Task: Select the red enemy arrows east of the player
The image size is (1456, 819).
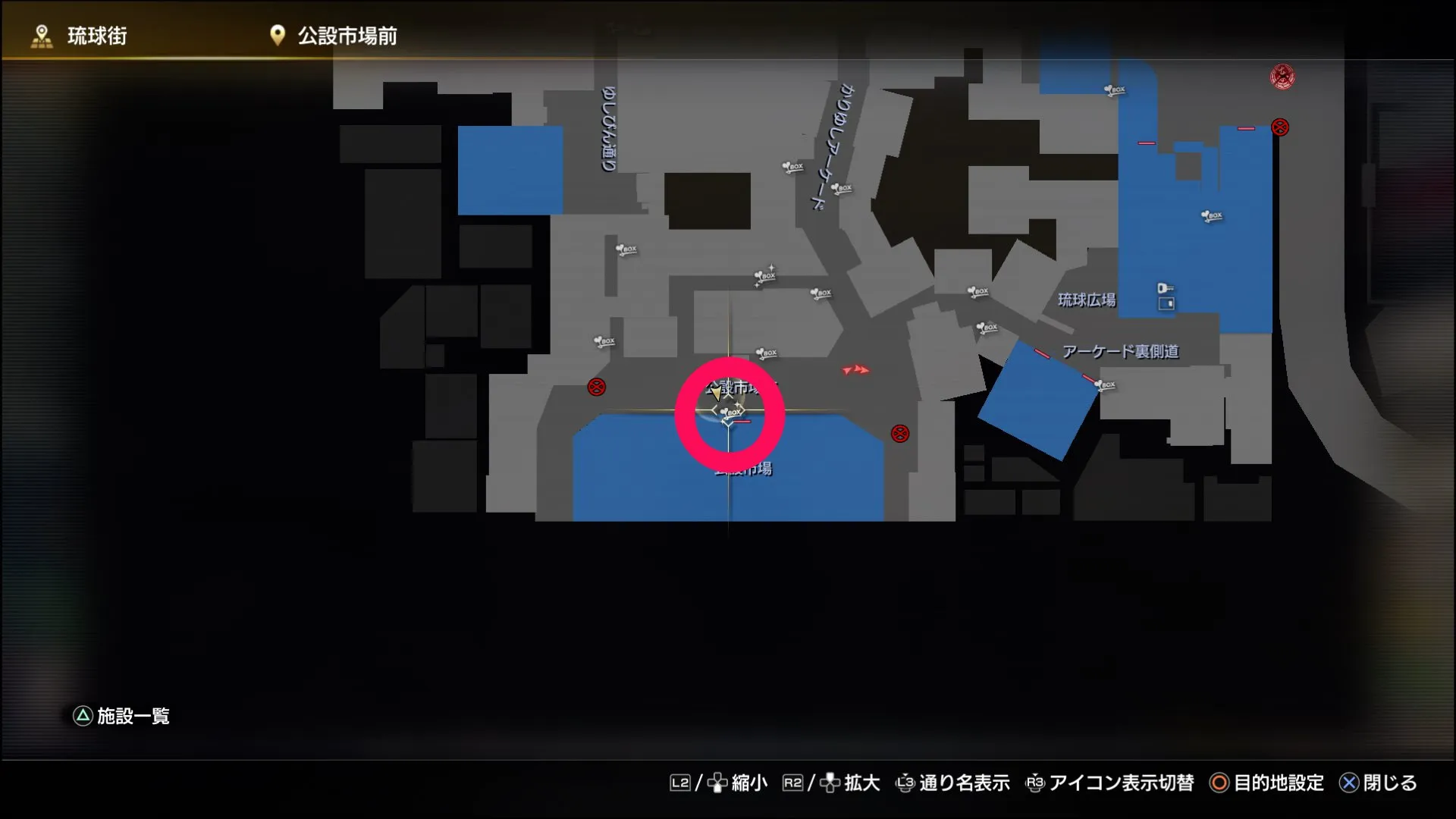Action: 857,371
